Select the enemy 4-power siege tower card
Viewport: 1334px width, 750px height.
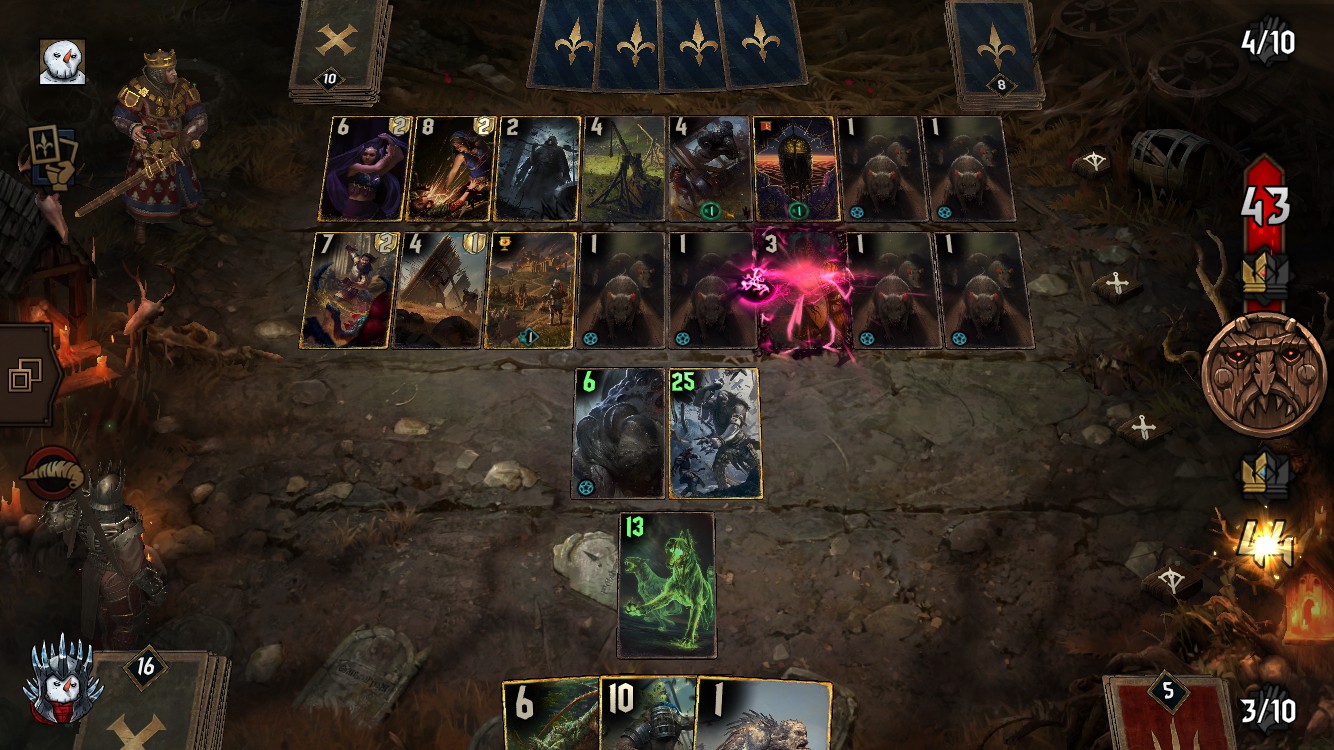440,290
